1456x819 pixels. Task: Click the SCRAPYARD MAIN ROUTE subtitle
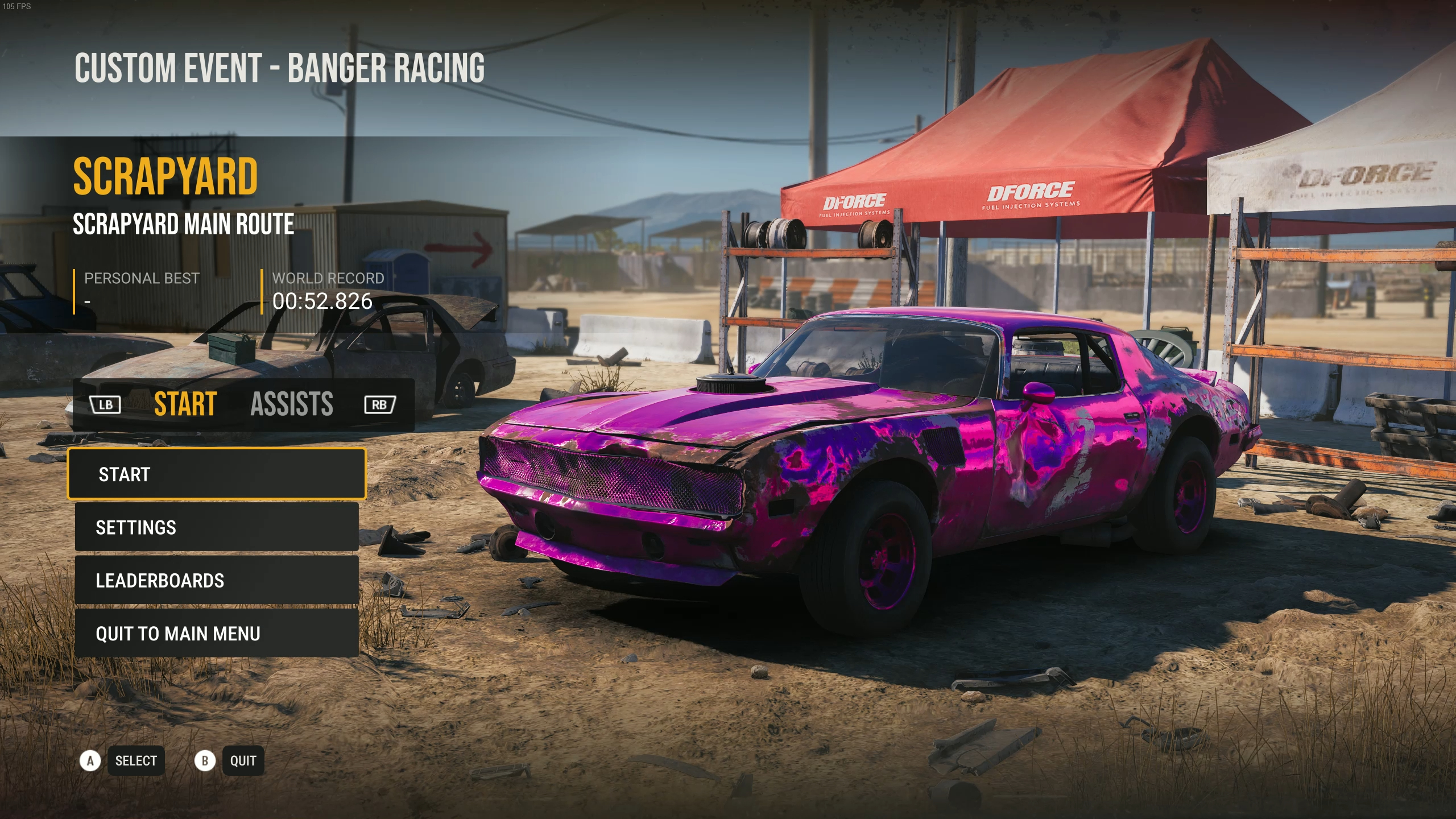(183, 225)
